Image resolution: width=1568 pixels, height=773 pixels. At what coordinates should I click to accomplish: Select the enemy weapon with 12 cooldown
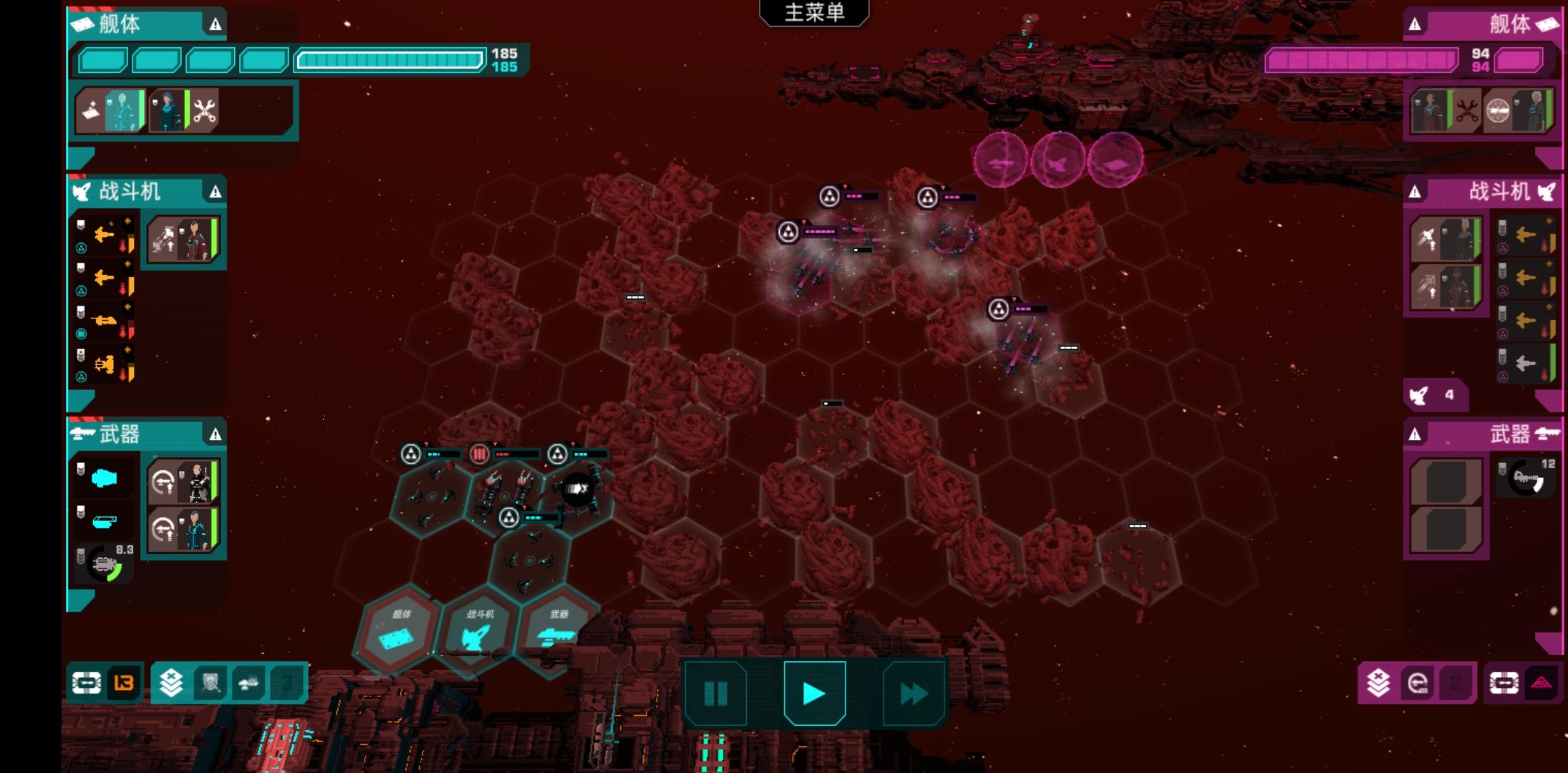(x=1526, y=478)
